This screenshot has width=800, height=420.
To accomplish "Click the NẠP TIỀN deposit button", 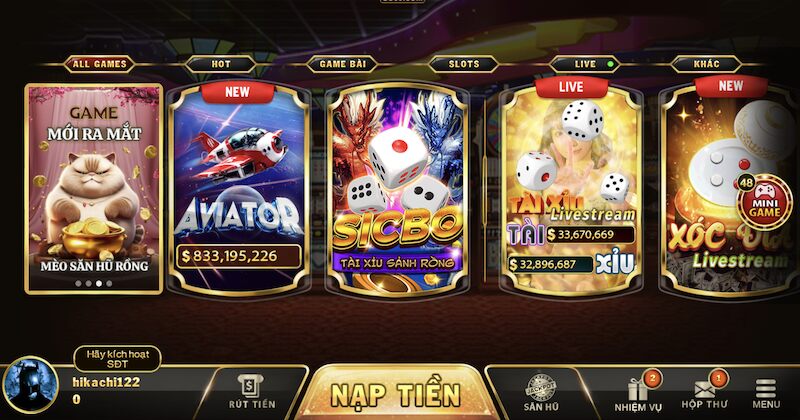I will pyautogui.click(x=396, y=393).
